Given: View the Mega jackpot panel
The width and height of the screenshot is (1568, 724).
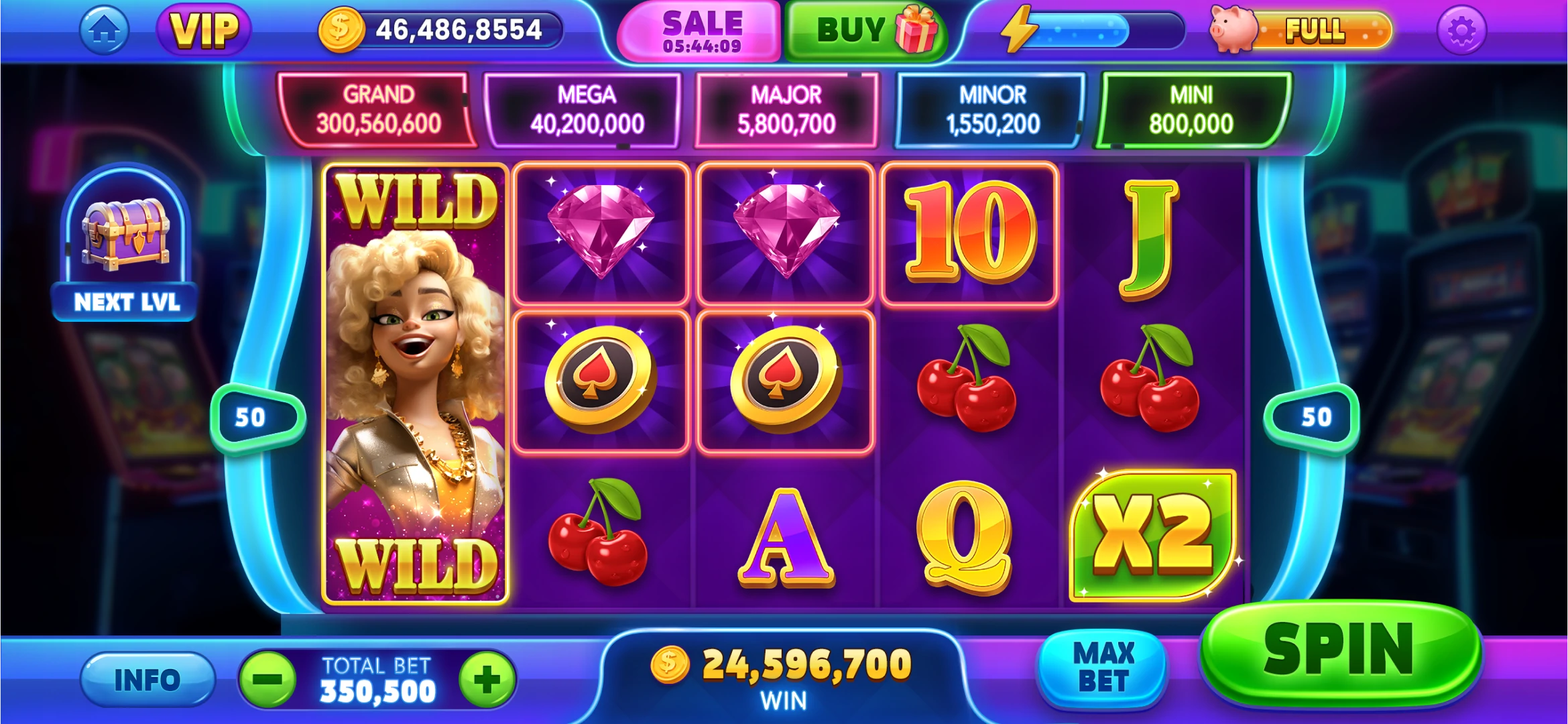Looking at the screenshot, I should (x=586, y=110).
